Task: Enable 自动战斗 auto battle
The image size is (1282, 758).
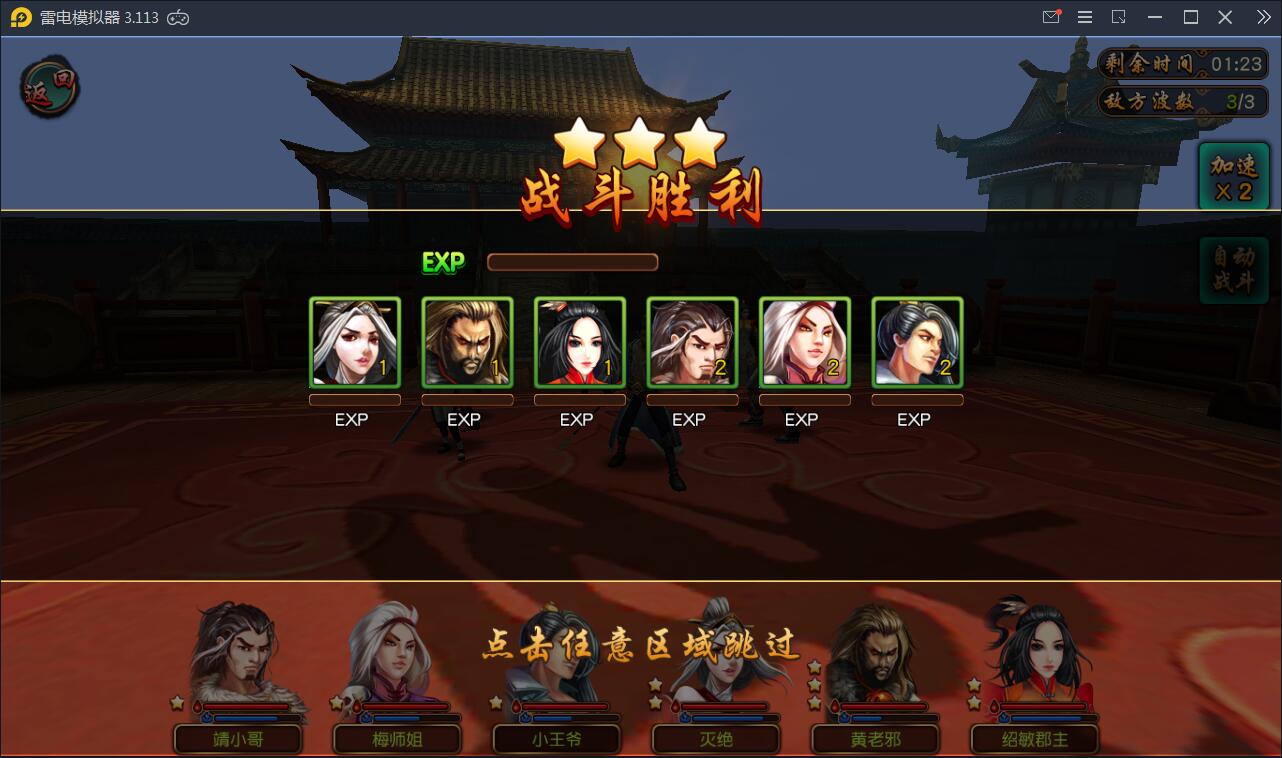Action: pos(1233,270)
